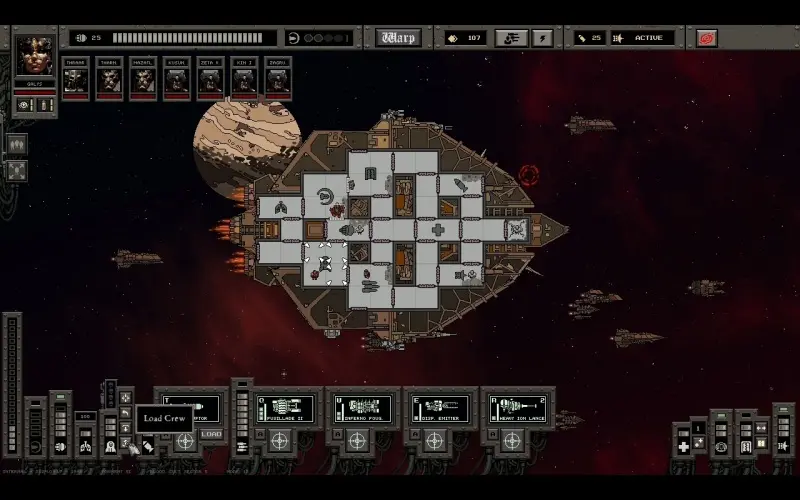Open the oxygen lungs system panel
The height and width of the screenshot is (500, 800).
[85, 445]
